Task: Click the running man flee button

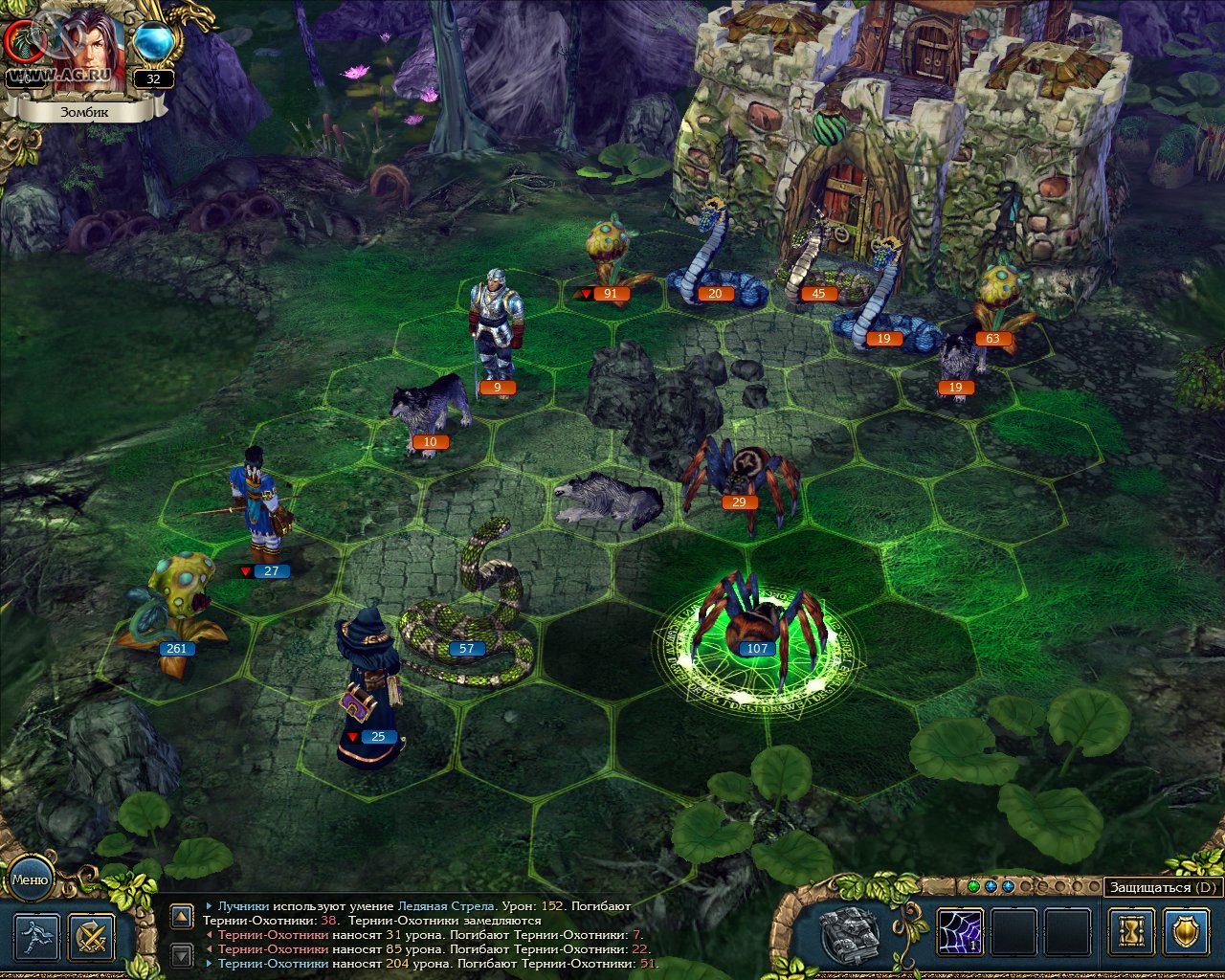Action: pos(36,937)
